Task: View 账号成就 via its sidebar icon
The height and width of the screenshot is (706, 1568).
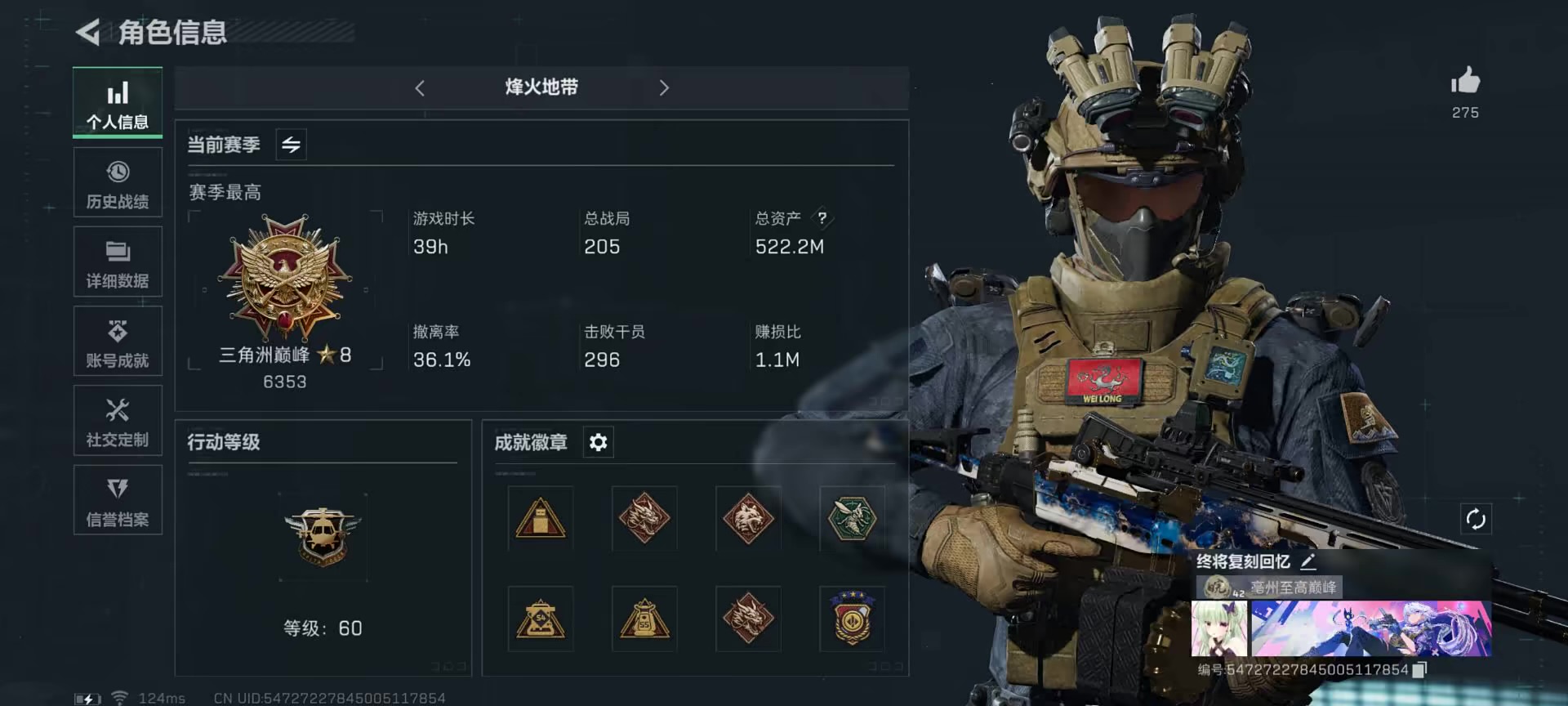Action: (x=117, y=341)
